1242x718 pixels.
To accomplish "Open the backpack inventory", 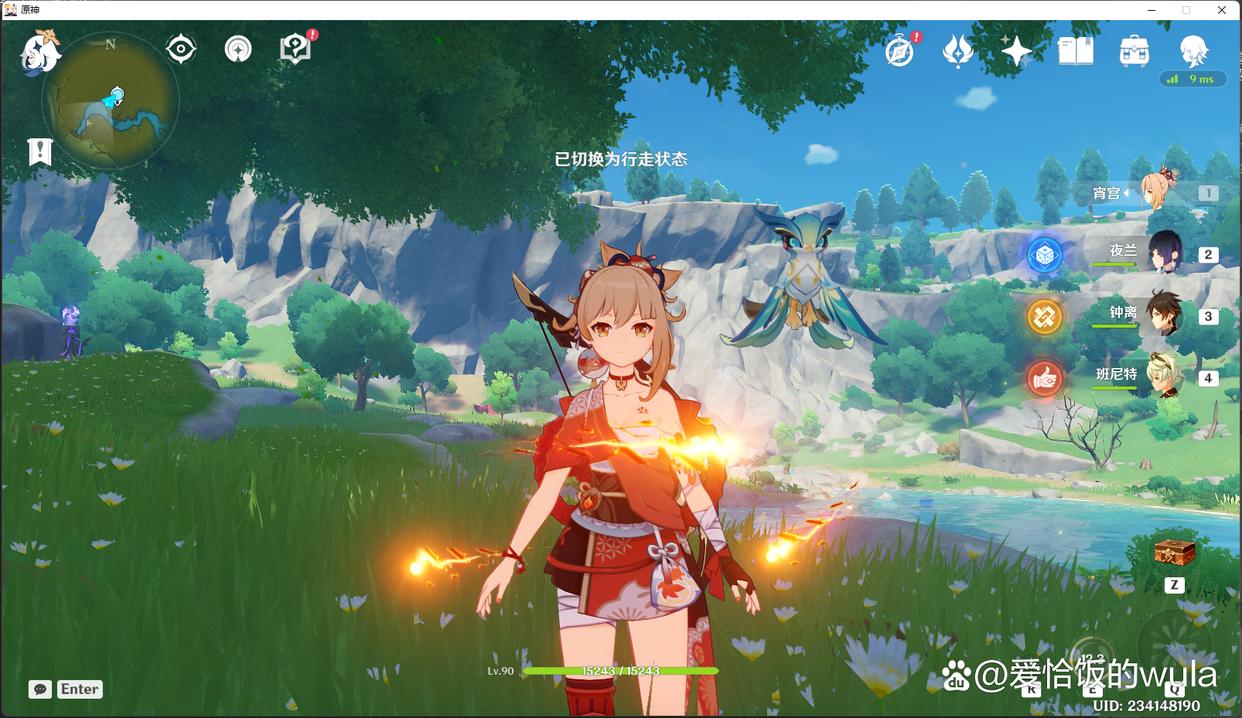I will tap(1134, 50).
